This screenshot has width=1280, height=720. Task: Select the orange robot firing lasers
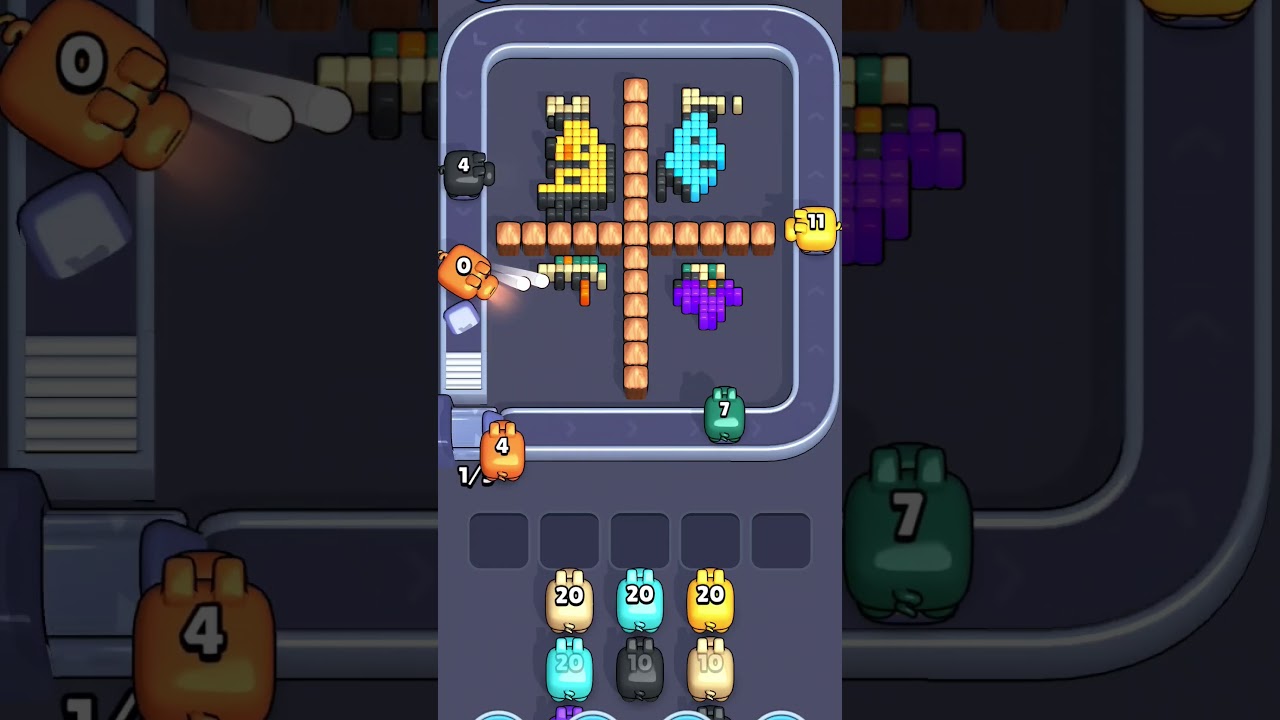tap(463, 275)
